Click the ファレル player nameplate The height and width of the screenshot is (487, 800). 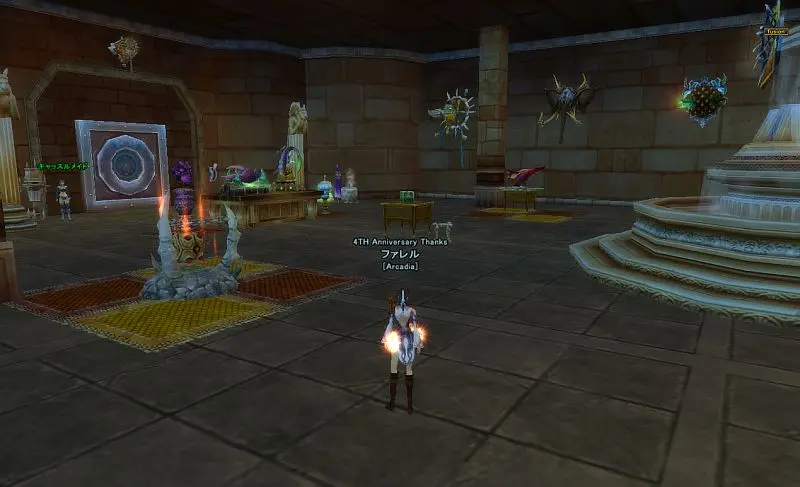point(399,254)
